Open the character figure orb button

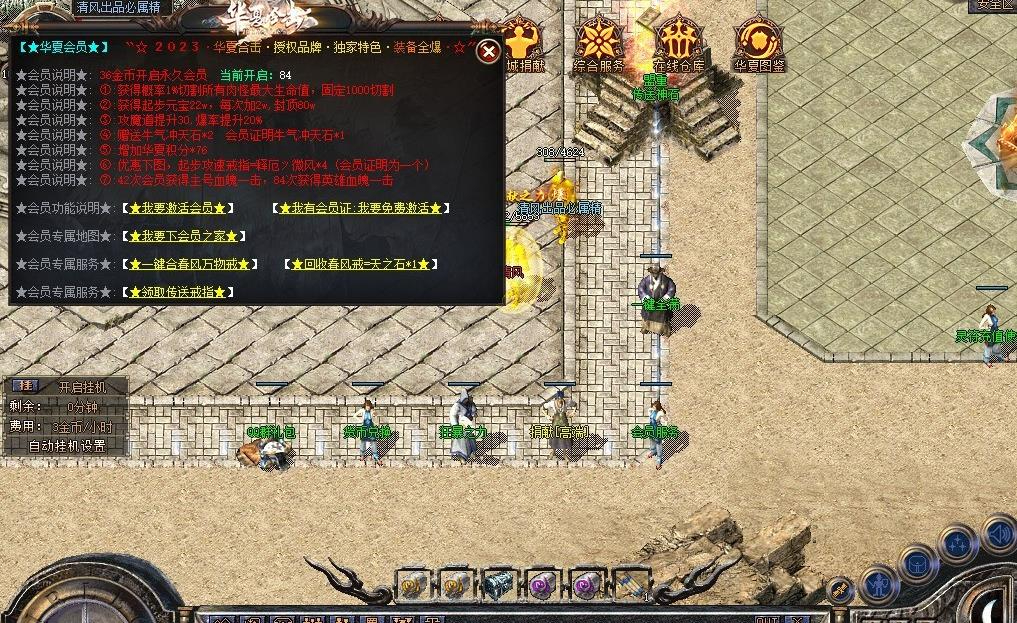click(x=880, y=582)
